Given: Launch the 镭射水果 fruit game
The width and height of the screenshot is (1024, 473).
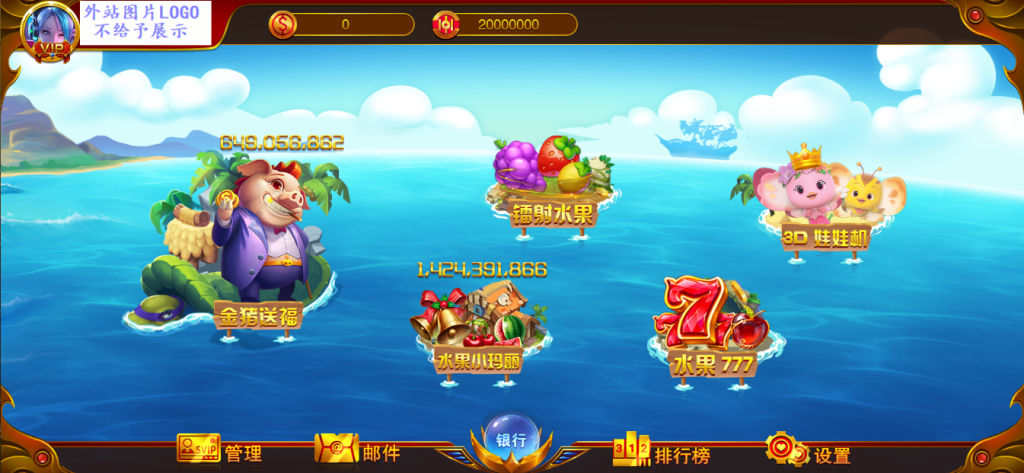Looking at the screenshot, I should point(551,183).
